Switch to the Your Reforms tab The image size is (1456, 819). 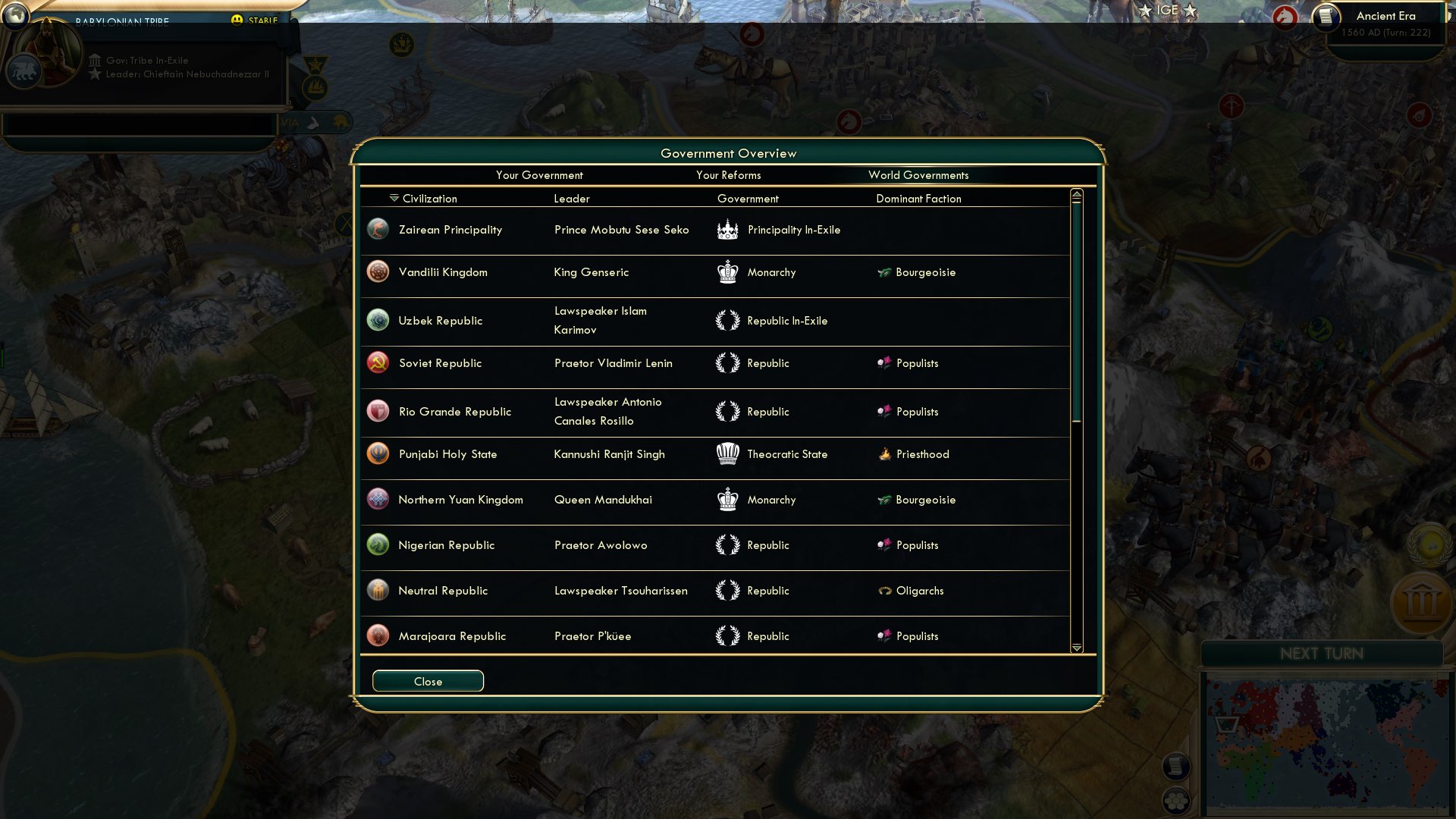pyautogui.click(x=728, y=175)
